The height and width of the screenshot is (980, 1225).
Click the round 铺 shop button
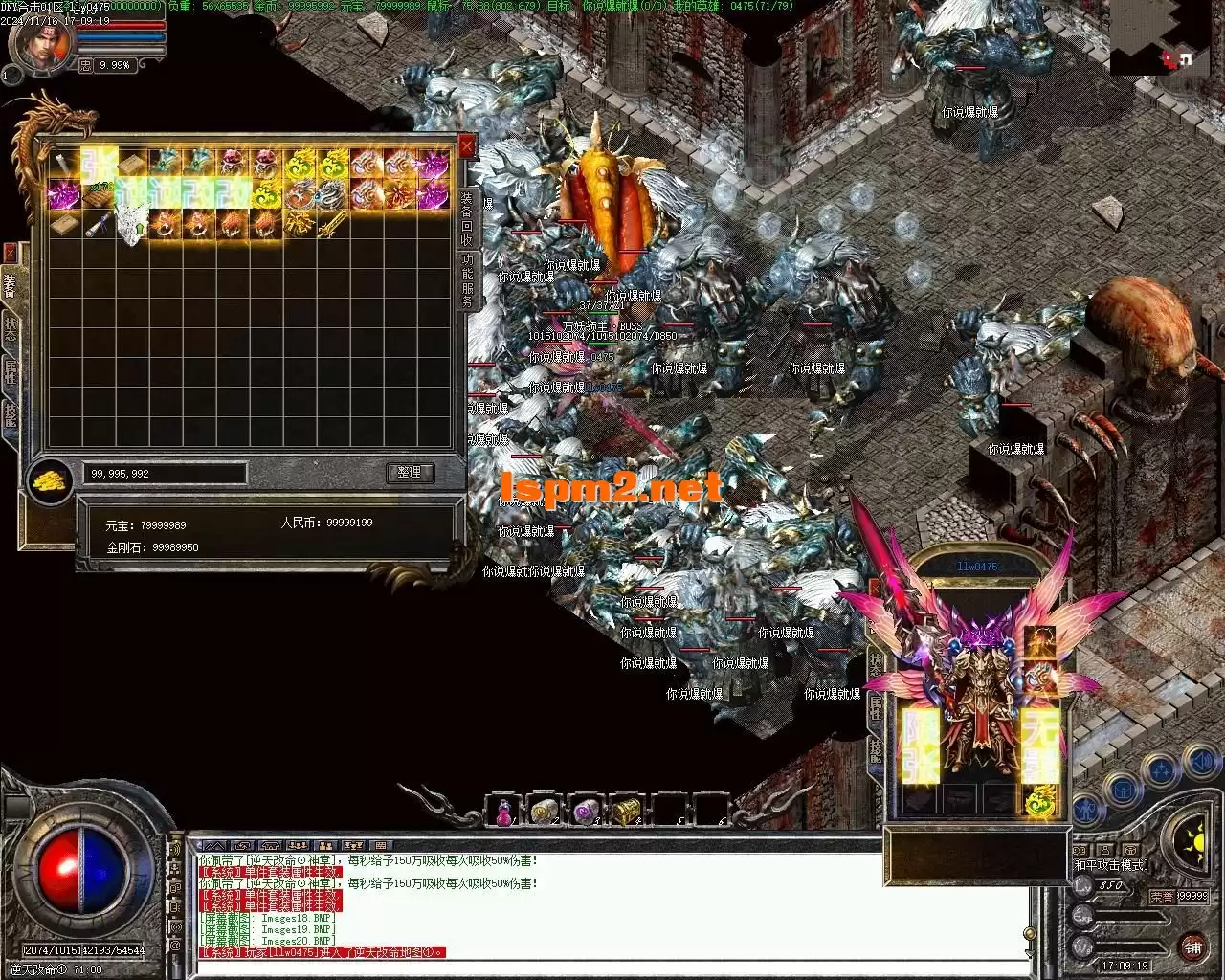coord(1192,947)
